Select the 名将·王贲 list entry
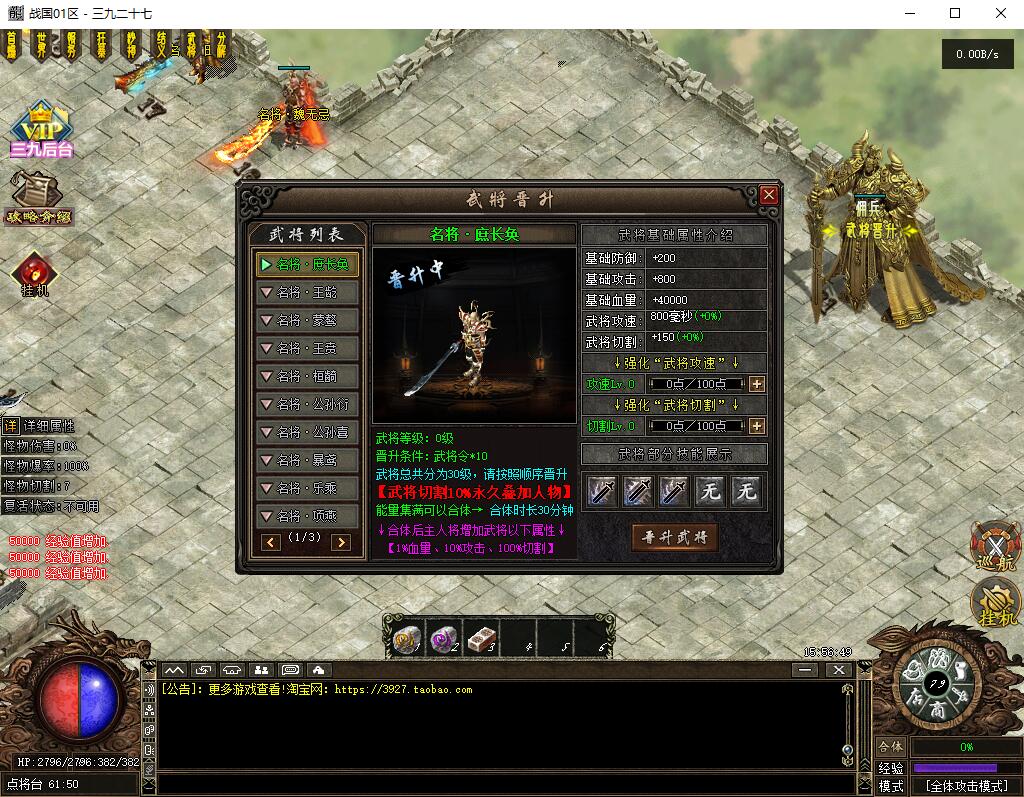The image size is (1024, 797). [307, 349]
